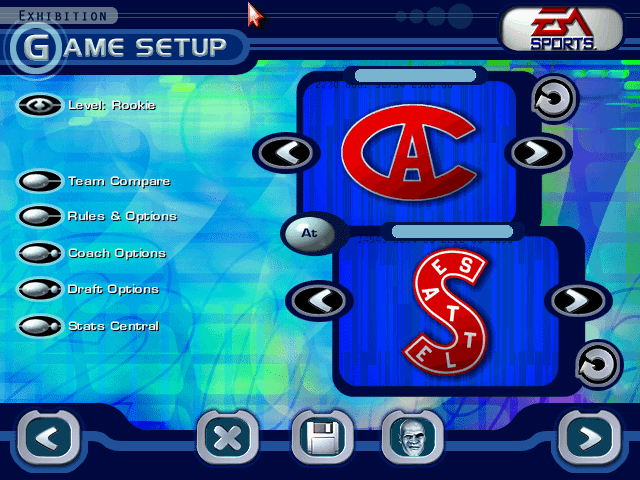
Task: Change the Level: Rookie difficulty setting
Action: coord(40,105)
